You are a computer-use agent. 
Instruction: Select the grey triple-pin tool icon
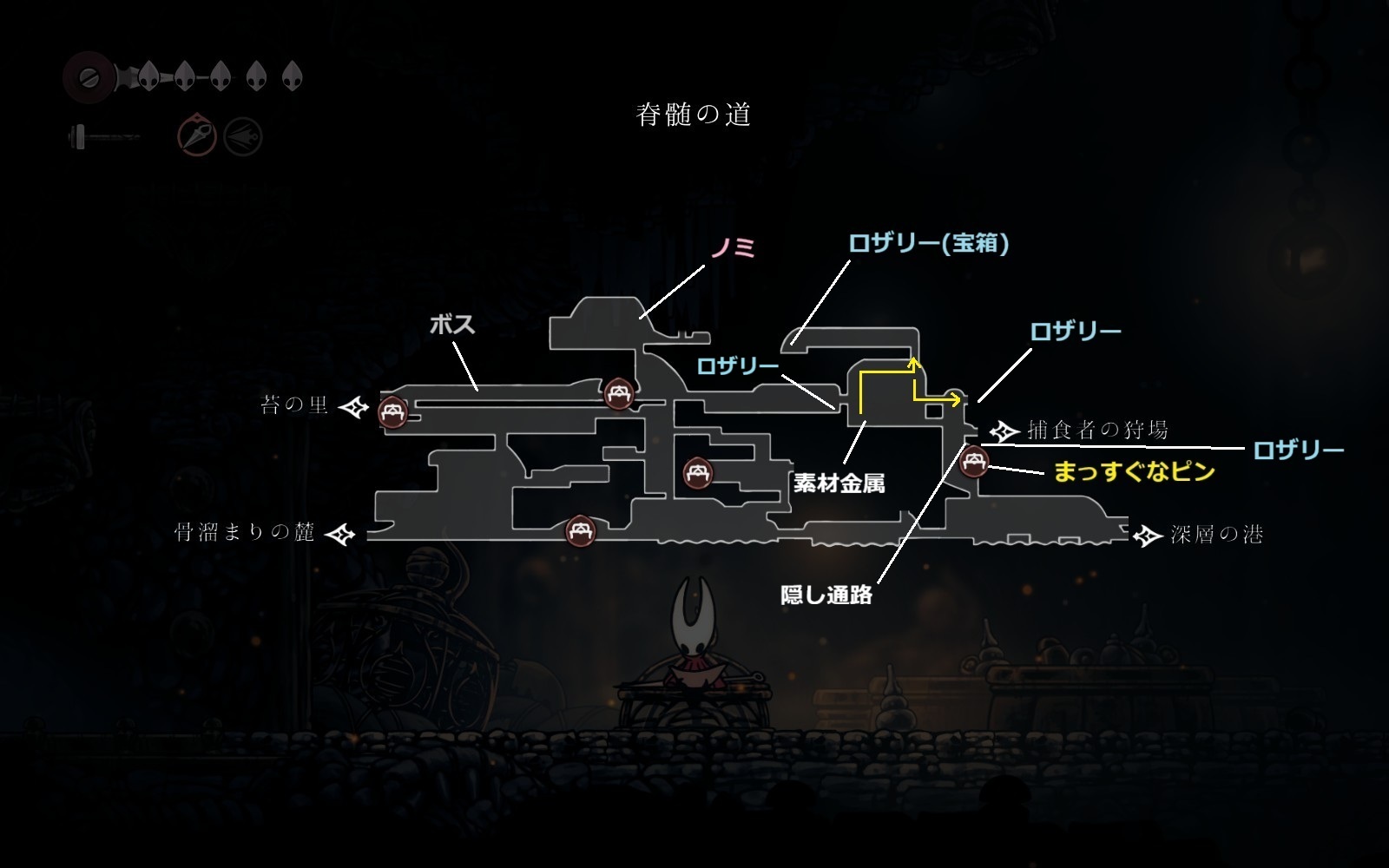243,136
